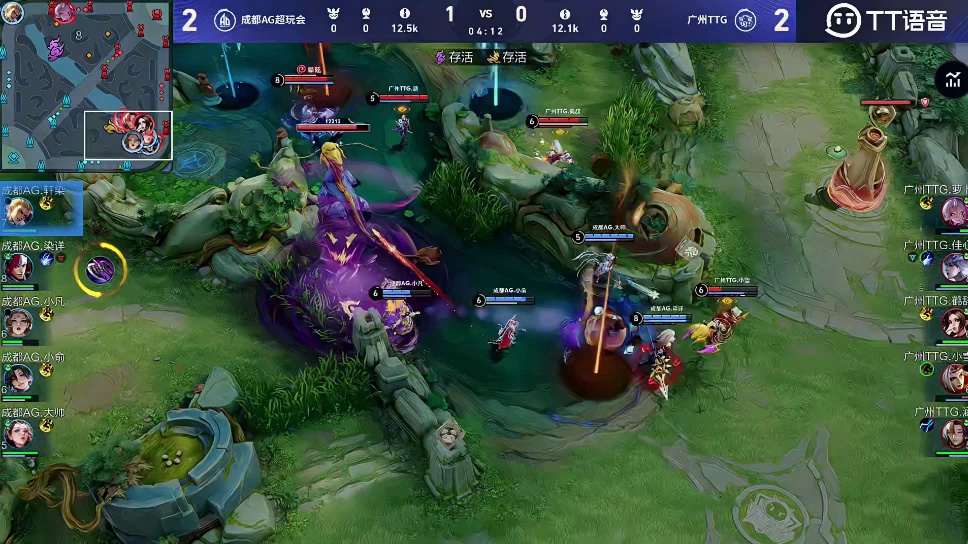Open the statistics chart panel
Screen dimensions: 968x544
point(949,80)
